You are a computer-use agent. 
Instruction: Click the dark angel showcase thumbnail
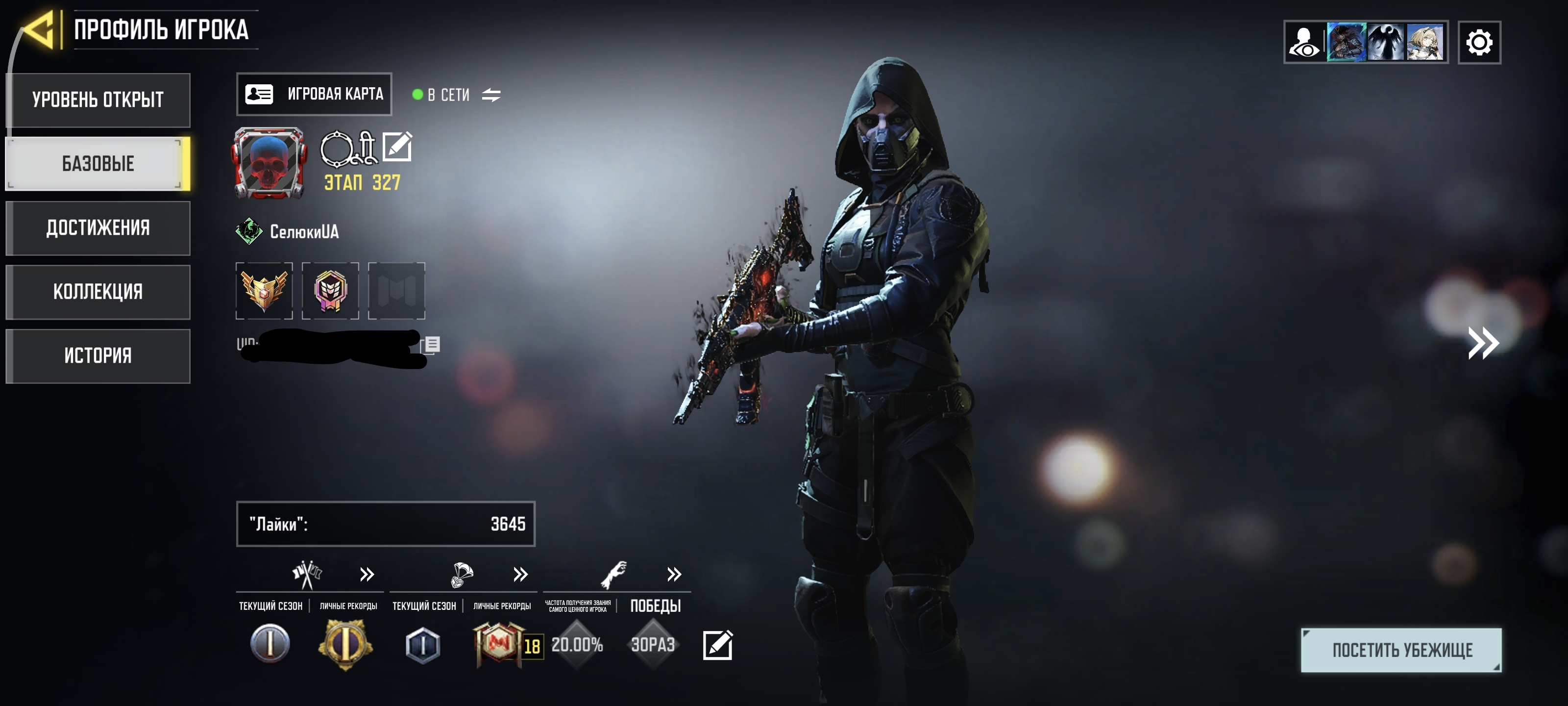click(x=1386, y=41)
